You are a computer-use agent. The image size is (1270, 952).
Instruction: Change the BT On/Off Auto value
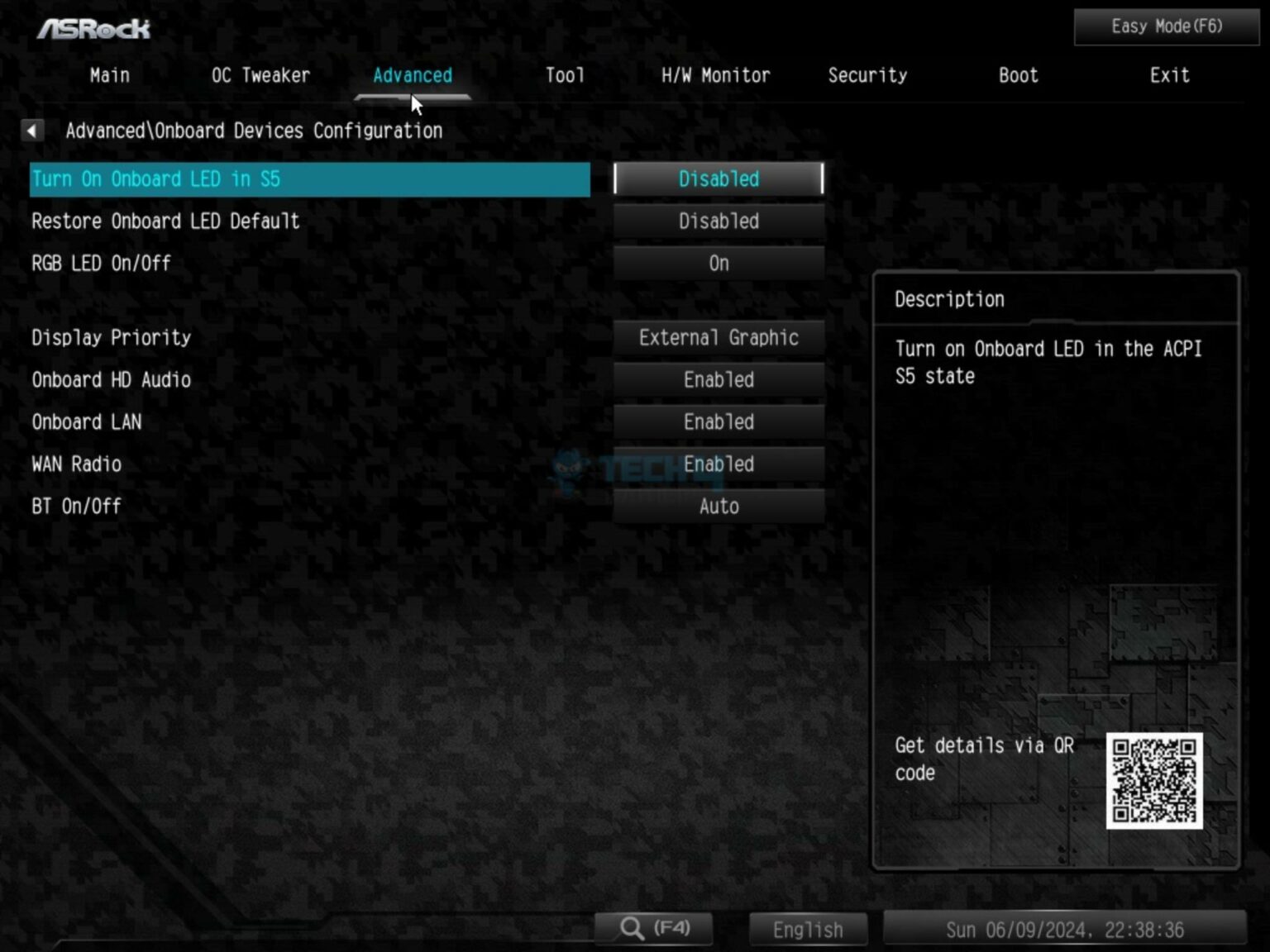(719, 507)
